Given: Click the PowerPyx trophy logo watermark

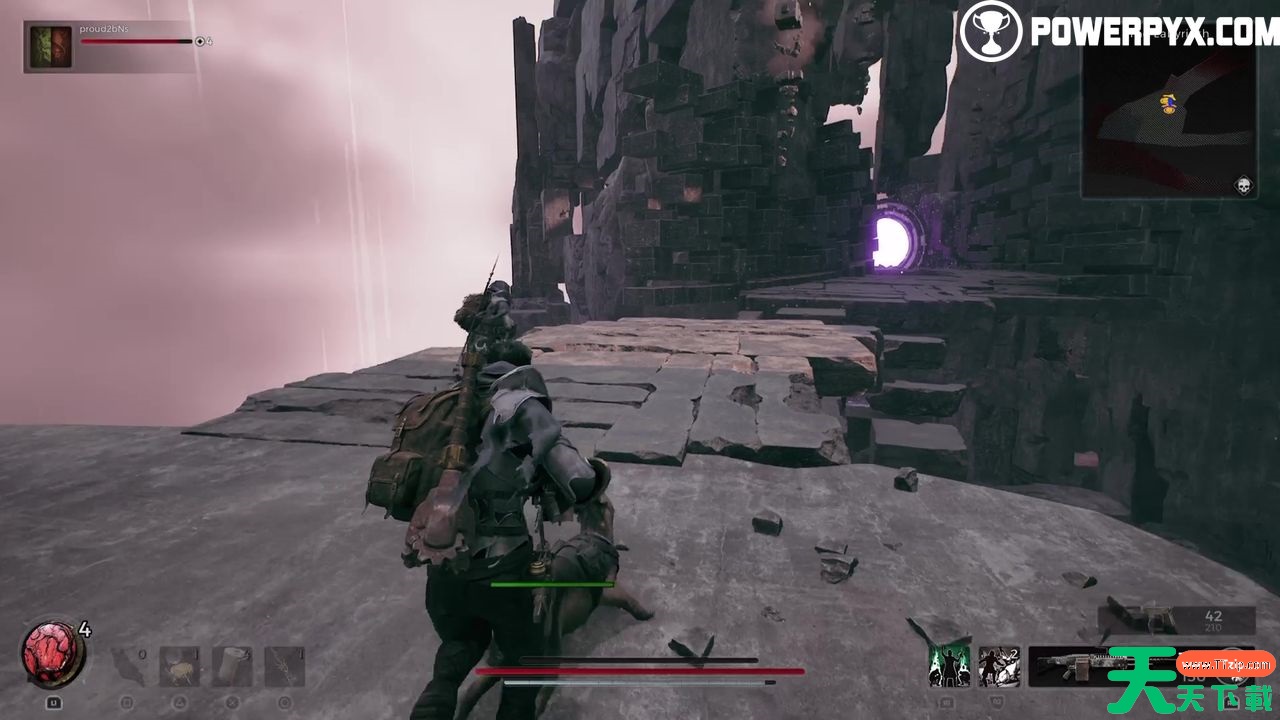Looking at the screenshot, I should click(991, 30).
